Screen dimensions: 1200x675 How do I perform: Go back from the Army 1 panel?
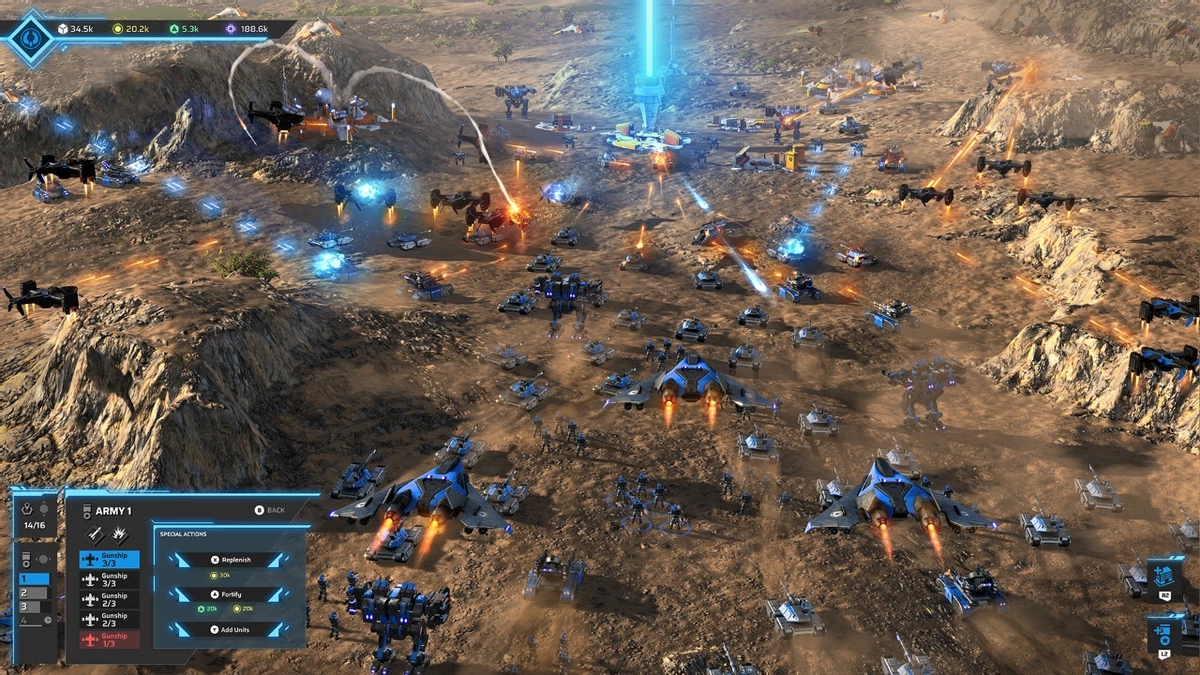coord(269,510)
